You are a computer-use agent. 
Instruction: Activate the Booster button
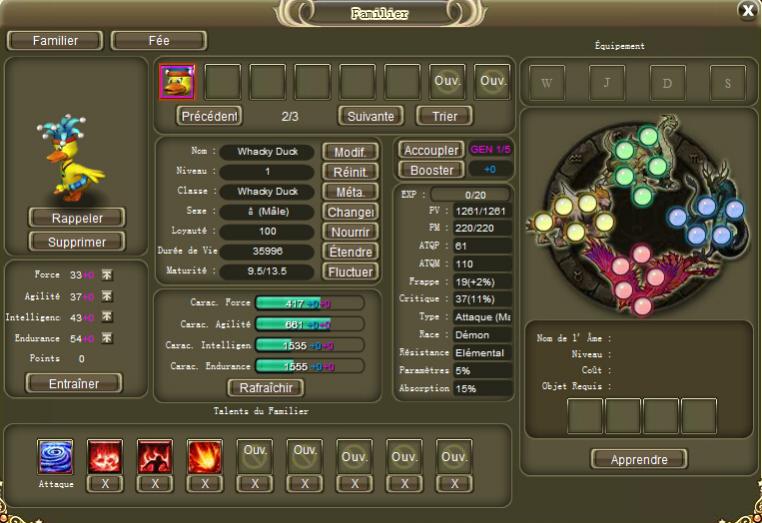click(431, 170)
